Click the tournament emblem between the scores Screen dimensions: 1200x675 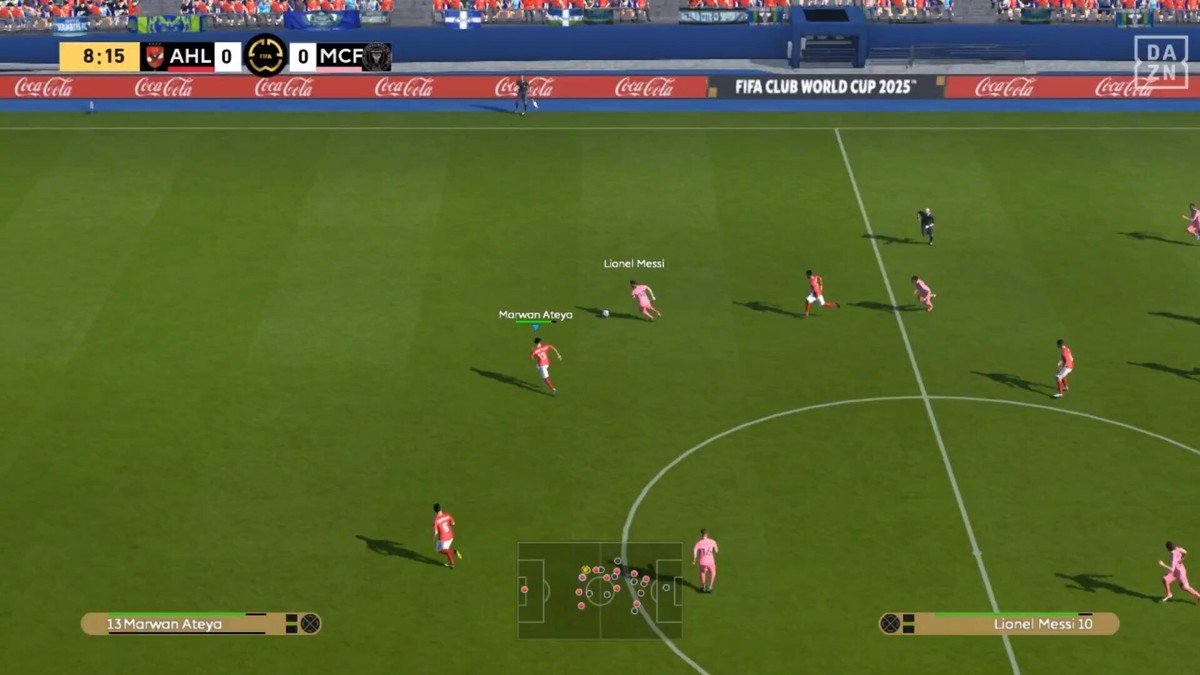pyautogui.click(x=265, y=56)
